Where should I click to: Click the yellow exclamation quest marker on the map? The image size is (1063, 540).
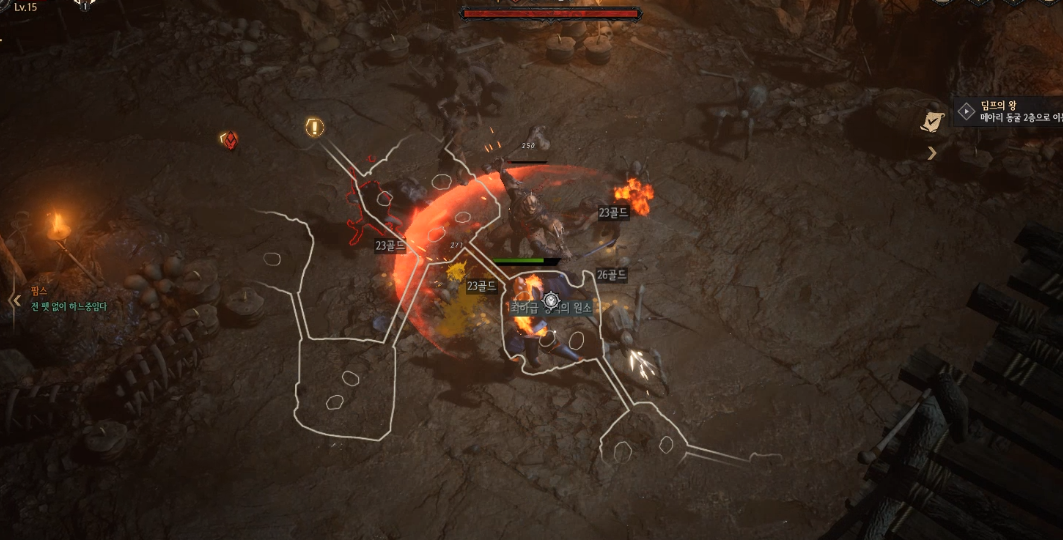tap(314, 127)
